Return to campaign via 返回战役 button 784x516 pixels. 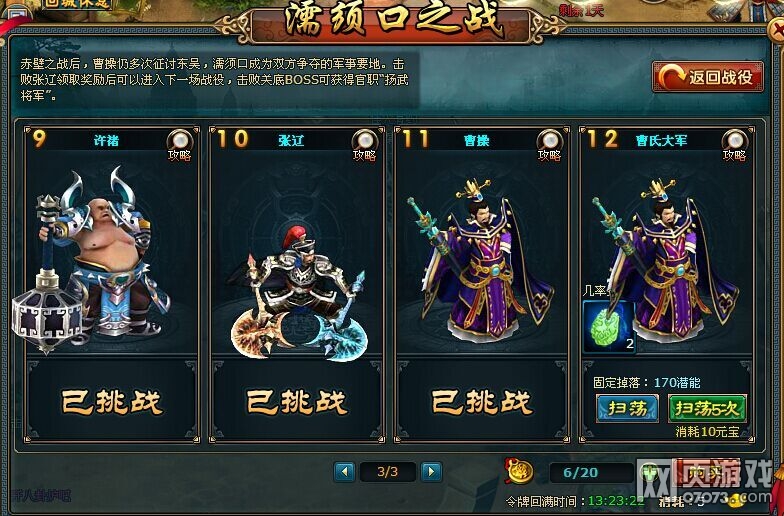tap(707, 77)
